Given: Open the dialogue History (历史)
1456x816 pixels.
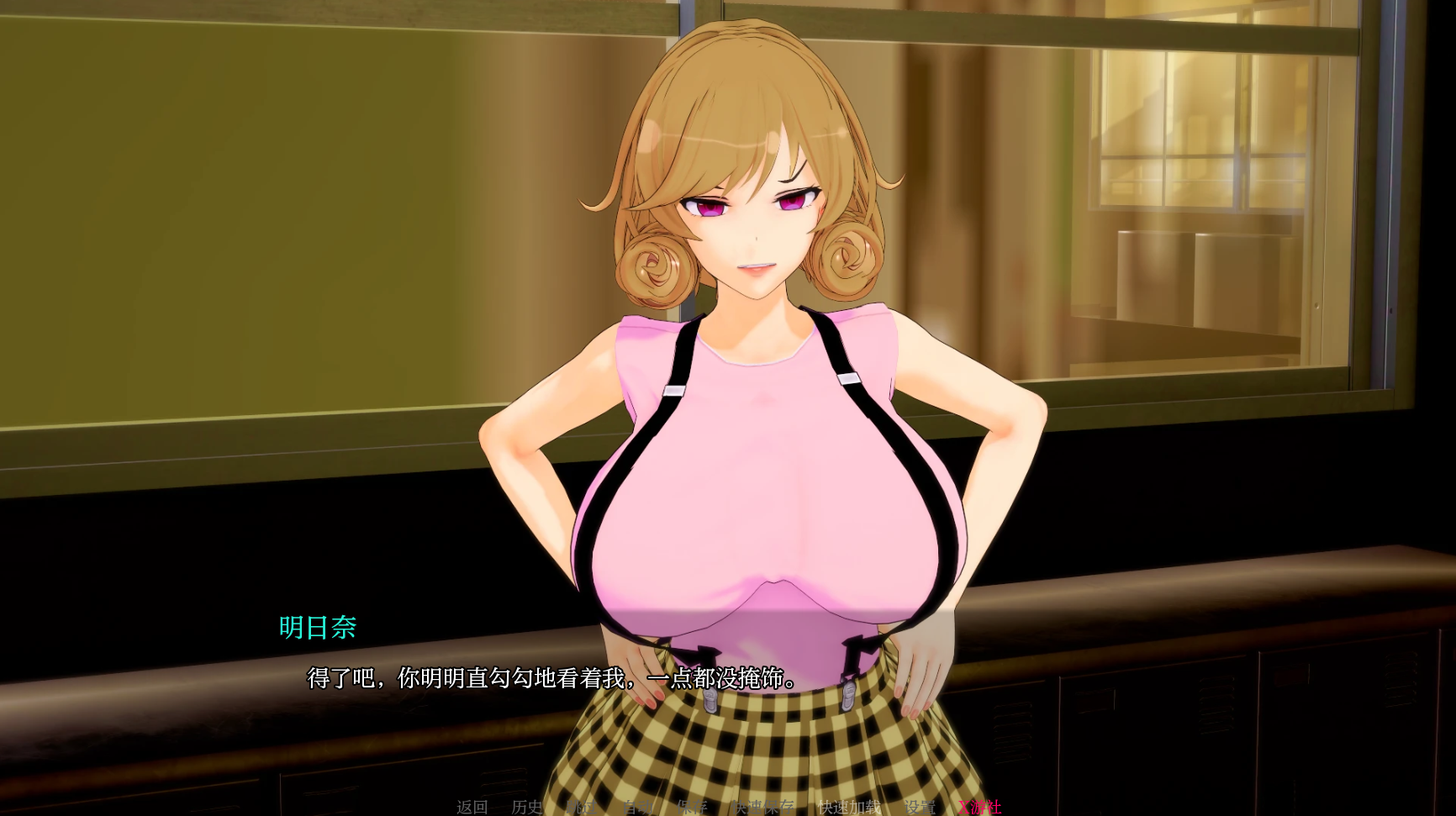Looking at the screenshot, I should coord(527,807).
